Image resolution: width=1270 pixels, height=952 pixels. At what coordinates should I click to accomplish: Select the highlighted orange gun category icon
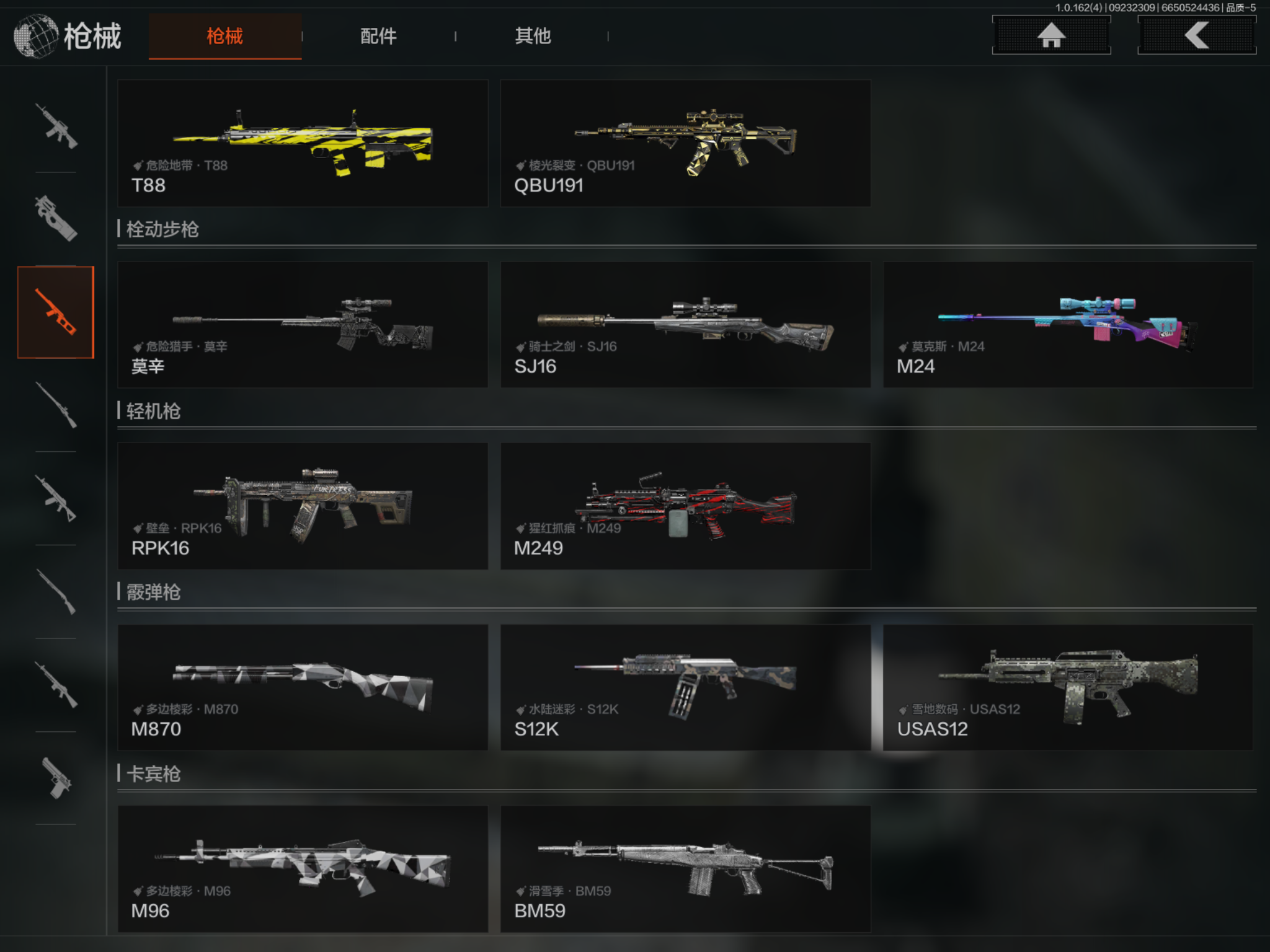pyautogui.click(x=56, y=312)
